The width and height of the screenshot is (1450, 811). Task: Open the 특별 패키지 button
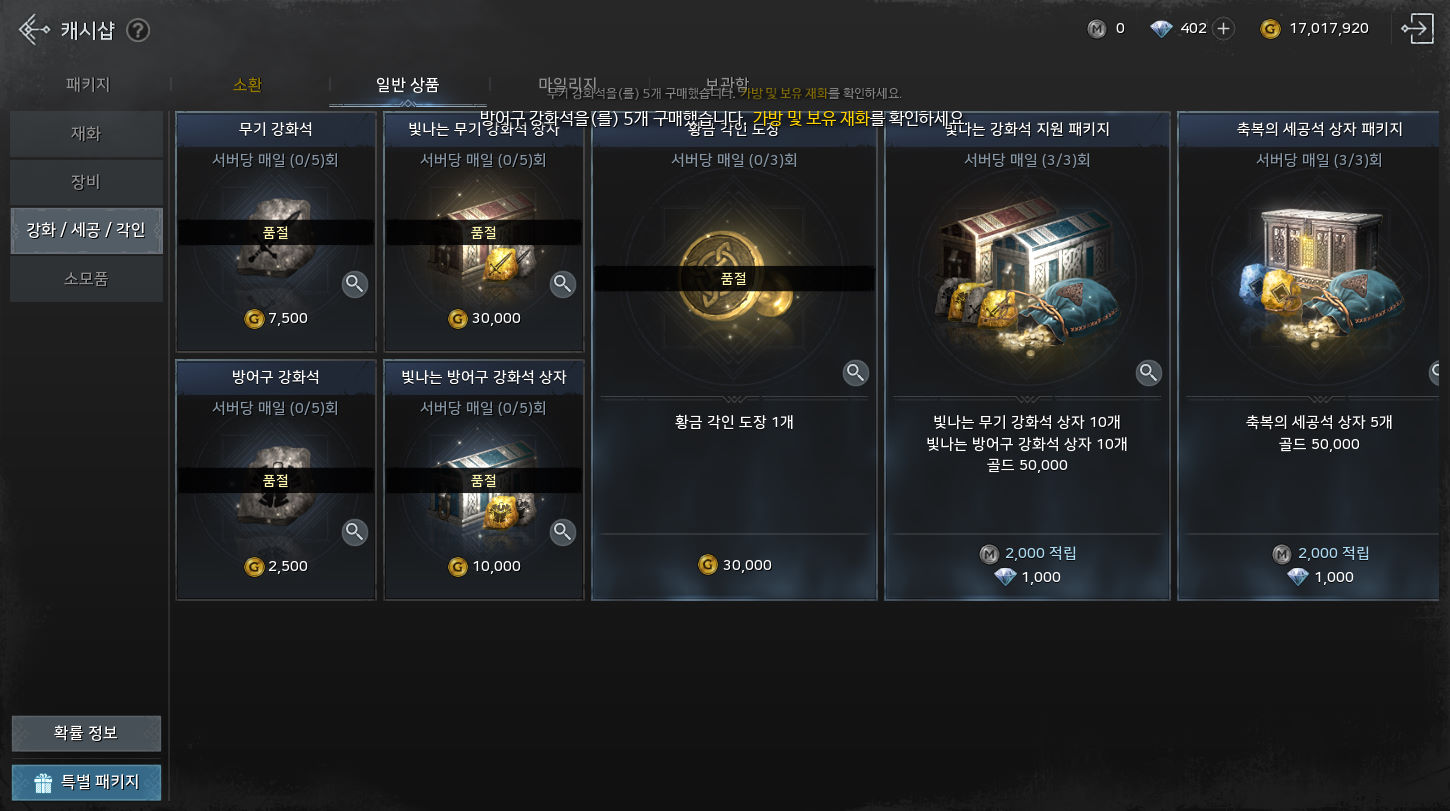point(86,782)
